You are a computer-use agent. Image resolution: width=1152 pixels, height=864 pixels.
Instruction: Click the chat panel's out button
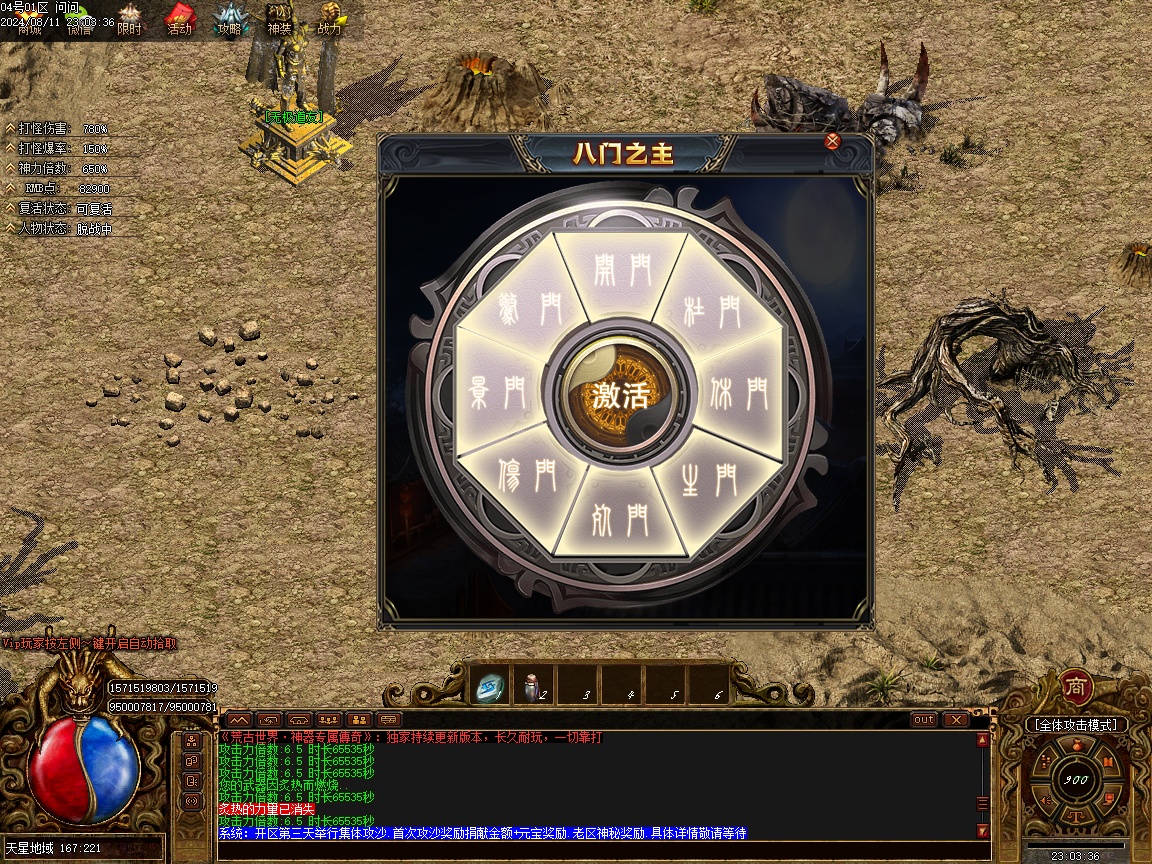pos(924,719)
